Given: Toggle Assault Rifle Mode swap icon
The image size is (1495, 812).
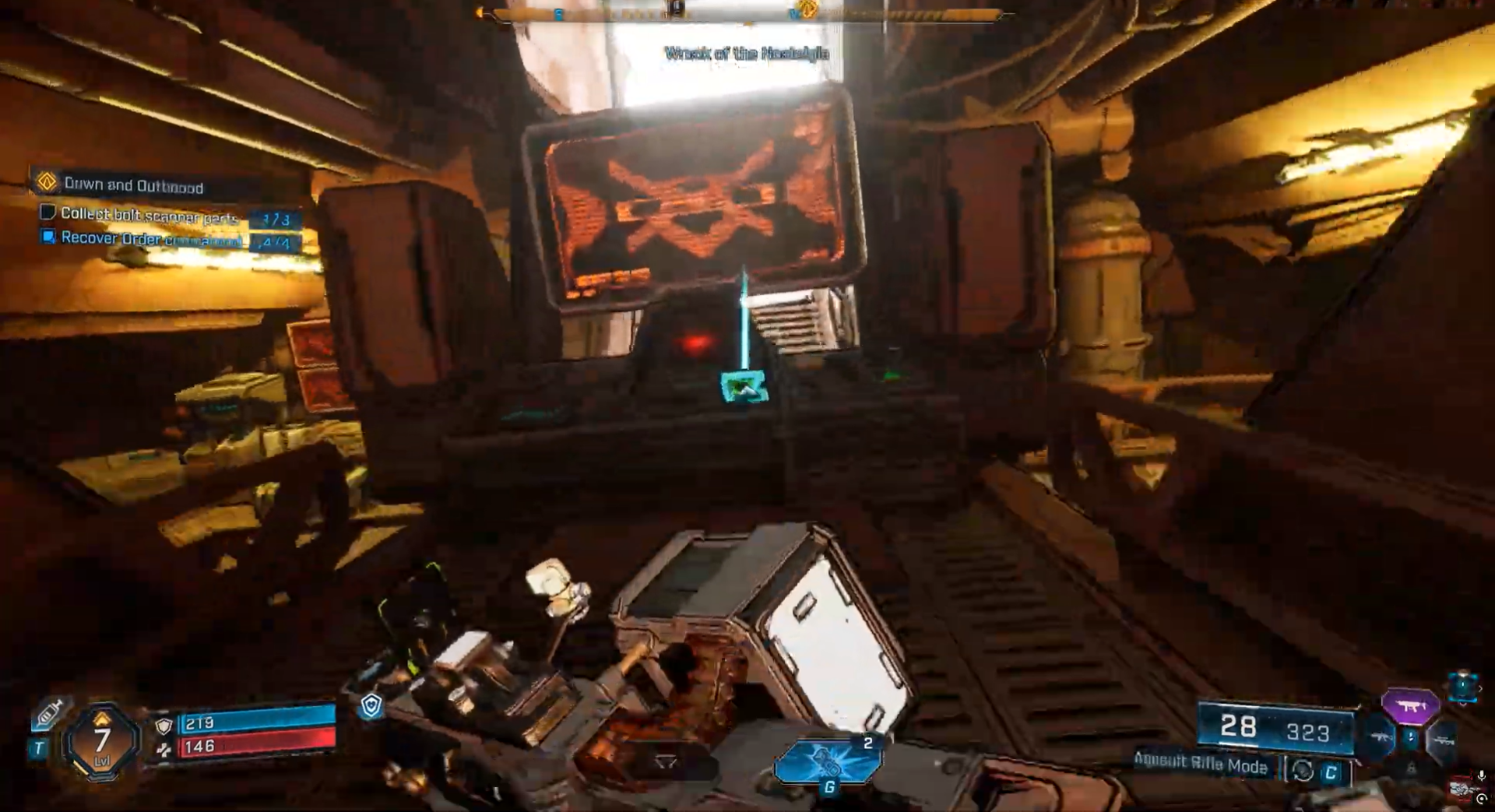Looking at the screenshot, I should (x=1303, y=771).
